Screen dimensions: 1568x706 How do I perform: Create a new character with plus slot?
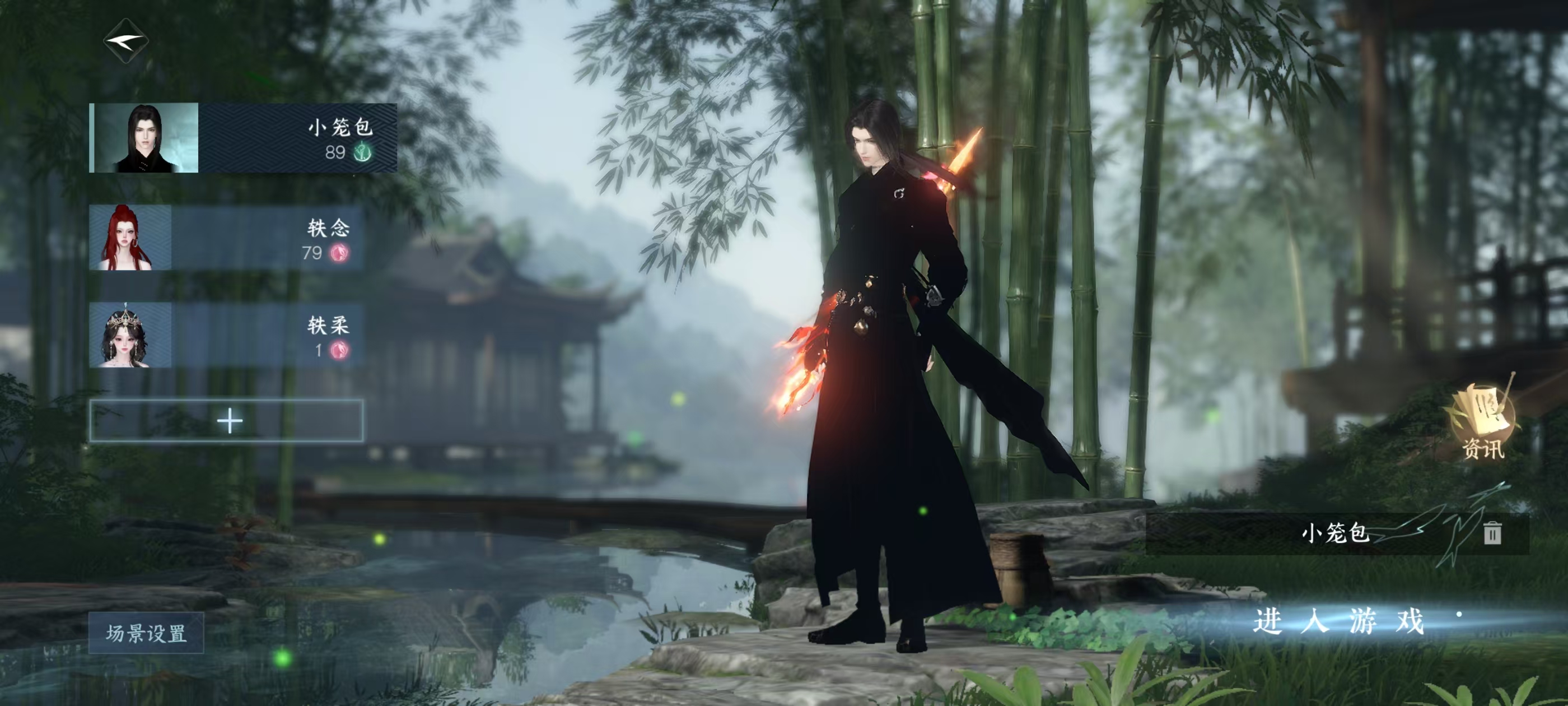point(226,421)
